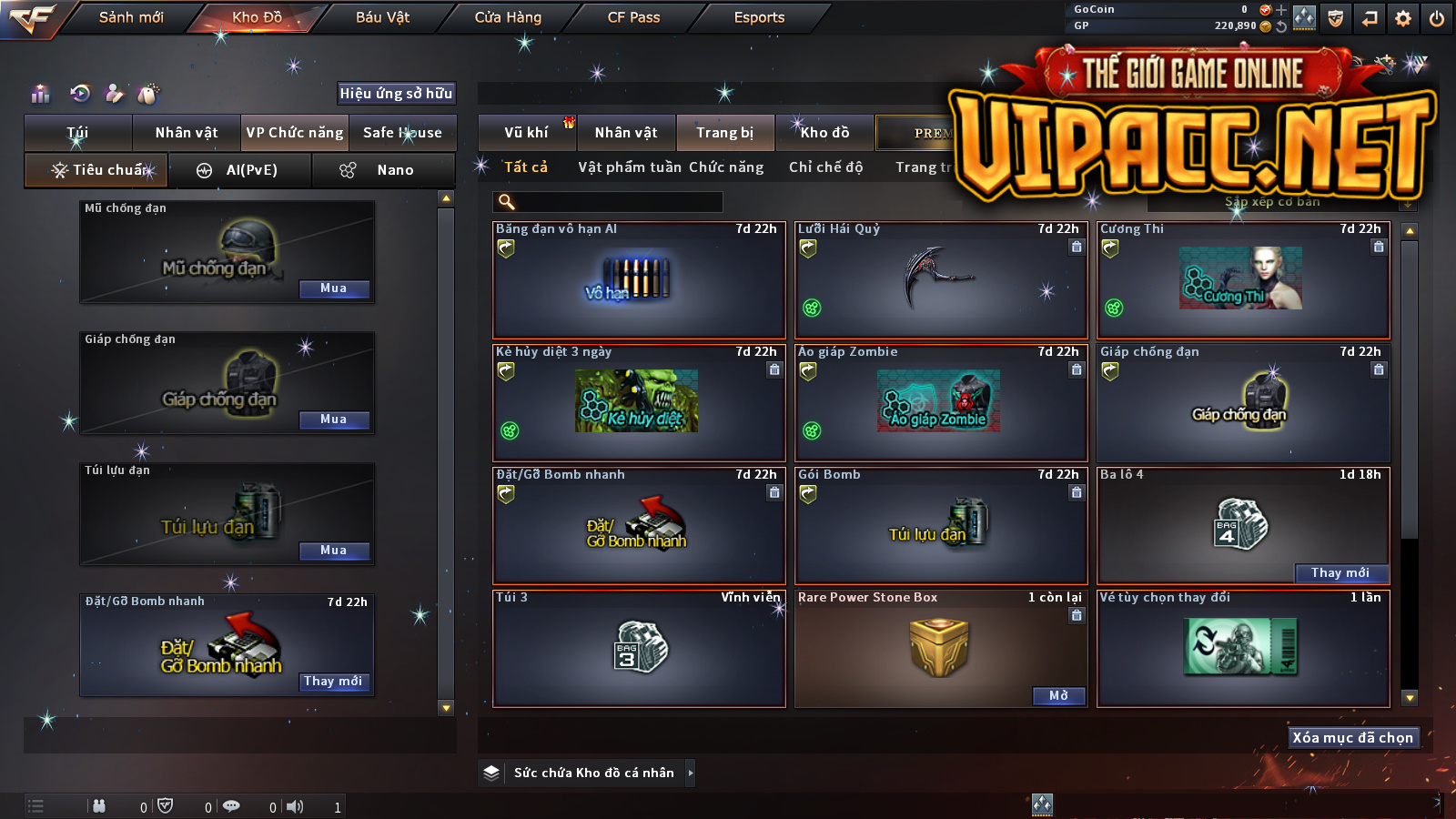The image size is (1456, 819).
Task: Switch to the Nano tab
Action: tap(384, 170)
